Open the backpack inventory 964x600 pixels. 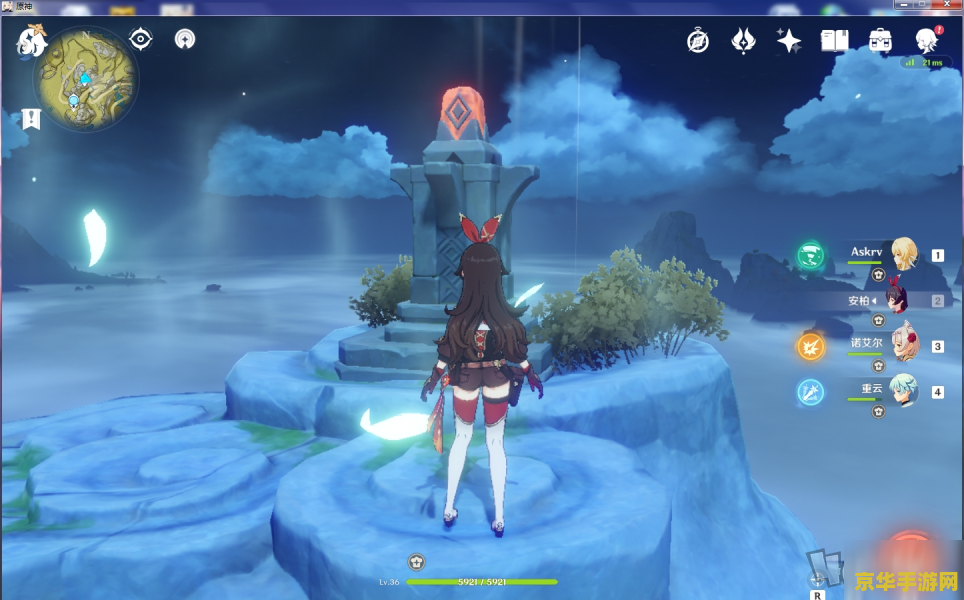pyautogui.click(x=880, y=40)
